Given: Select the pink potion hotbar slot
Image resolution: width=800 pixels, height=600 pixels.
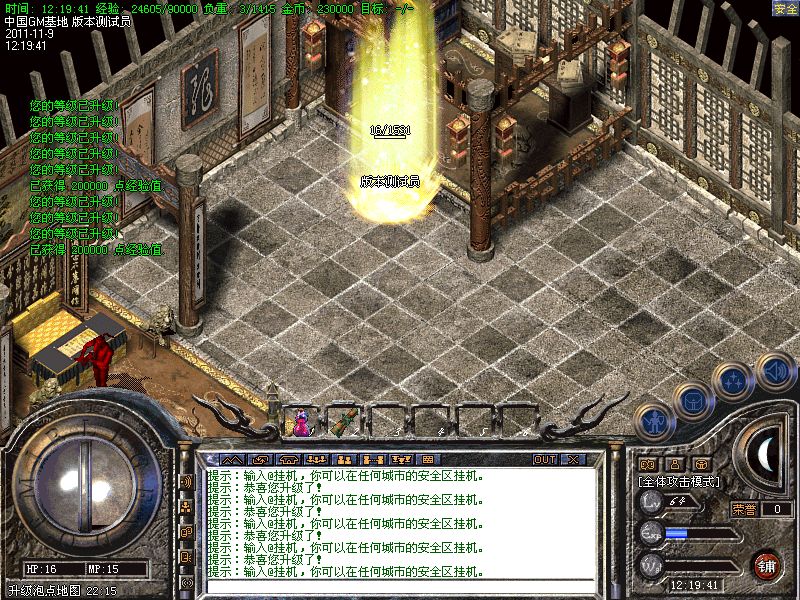Looking at the screenshot, I should tap(302, 421).
